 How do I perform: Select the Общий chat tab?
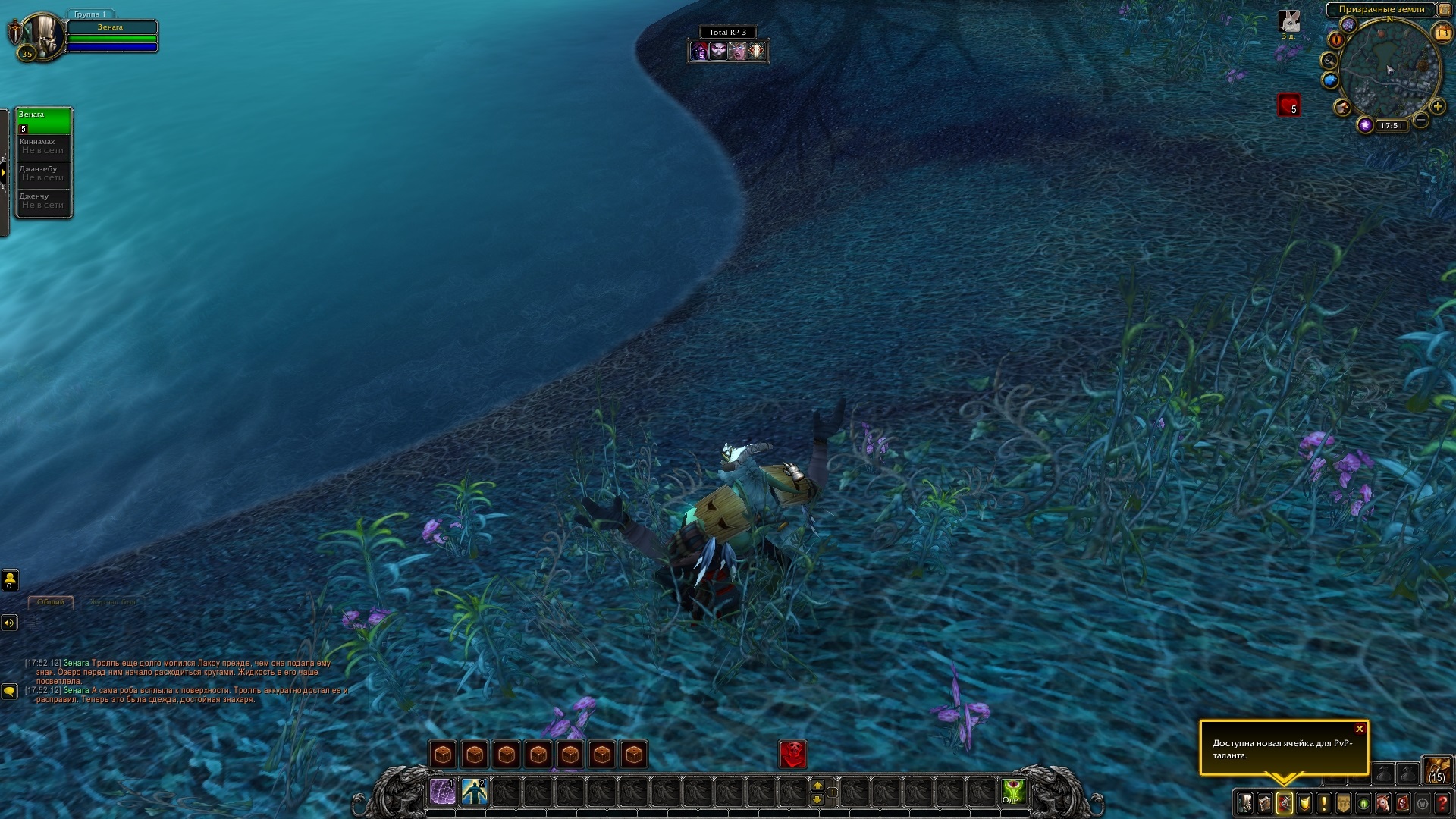point(51,602)
